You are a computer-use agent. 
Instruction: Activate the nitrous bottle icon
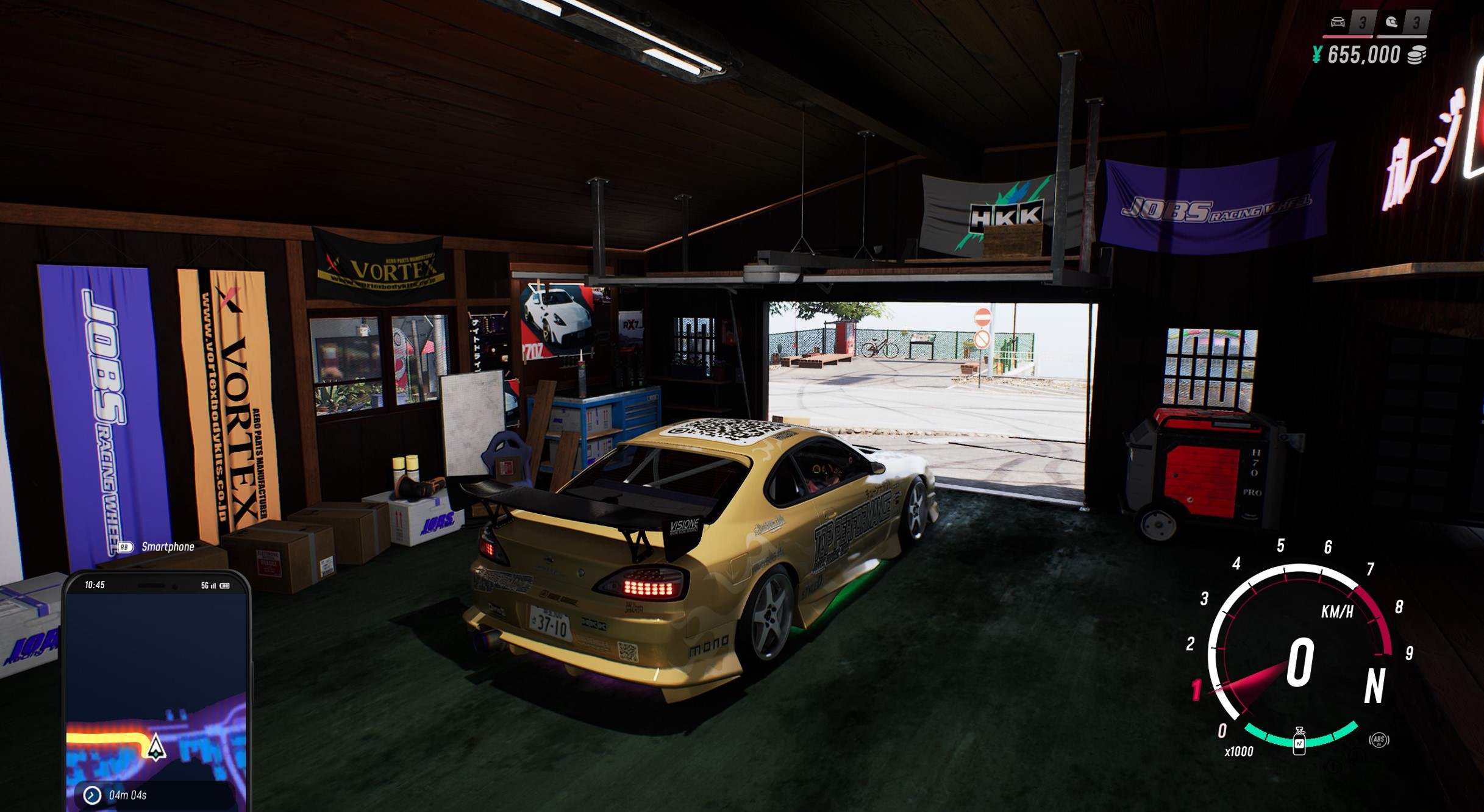click(x=1299, y=741)
